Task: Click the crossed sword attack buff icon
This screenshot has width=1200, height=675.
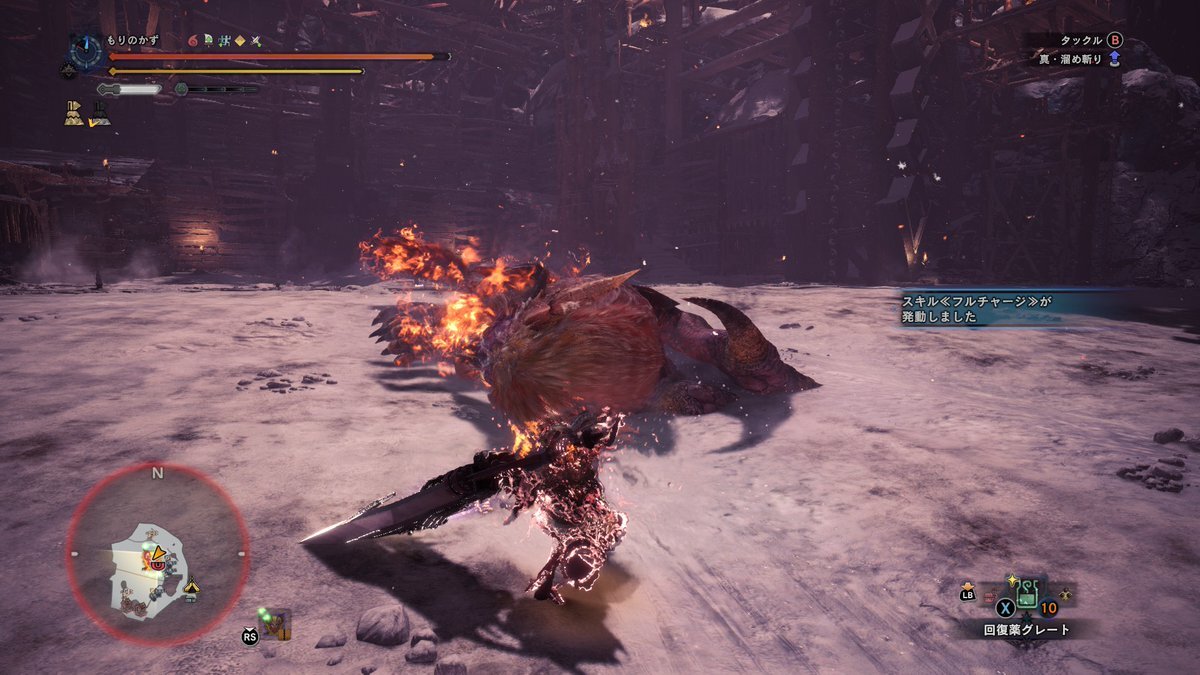Action: pos(256,40)
